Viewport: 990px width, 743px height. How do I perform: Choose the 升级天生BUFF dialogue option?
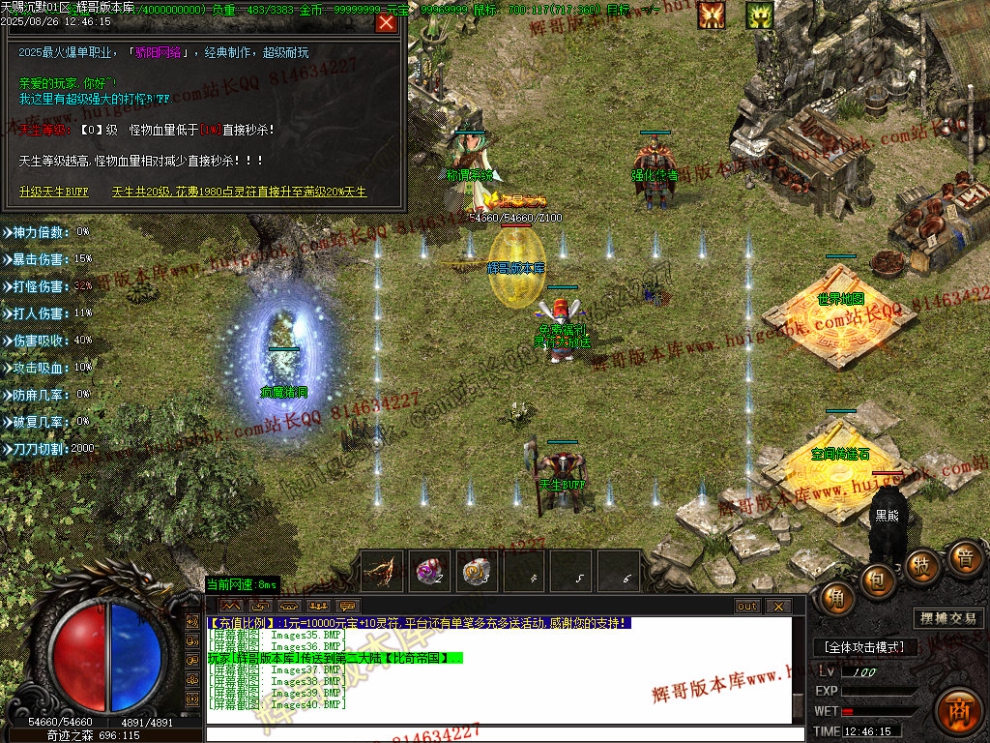53,191
